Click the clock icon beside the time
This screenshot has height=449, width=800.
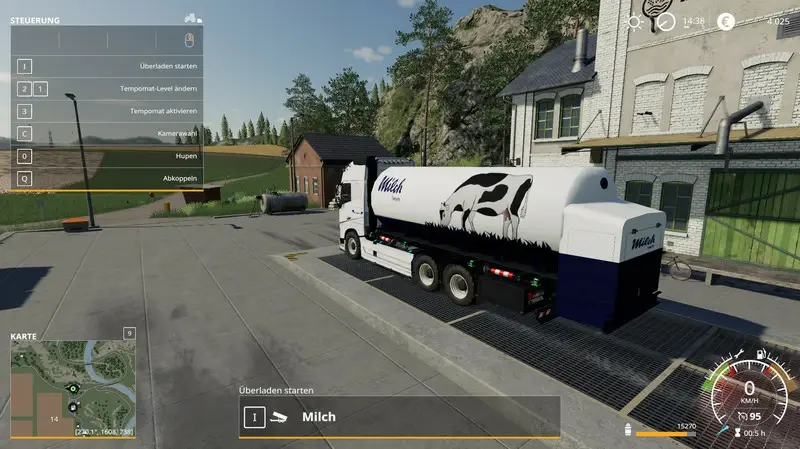[666, 22]
